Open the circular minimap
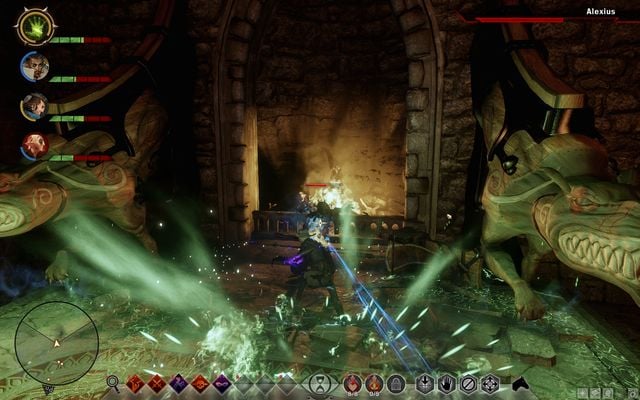Image resolution: width=640 pixels, height=400 pixels. click(x=57, y=343)
